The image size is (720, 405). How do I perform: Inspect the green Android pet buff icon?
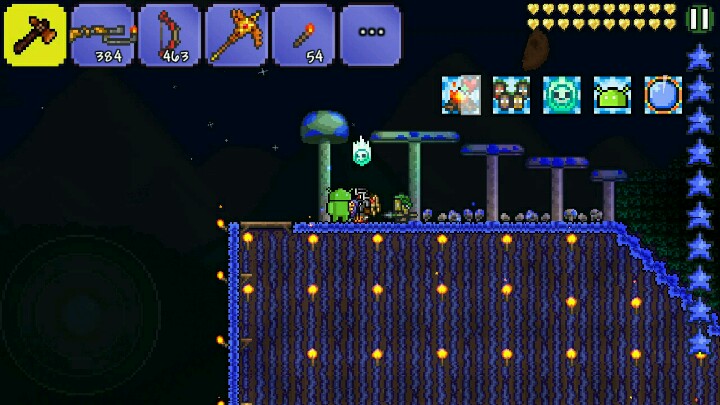(x=612, y=95)
